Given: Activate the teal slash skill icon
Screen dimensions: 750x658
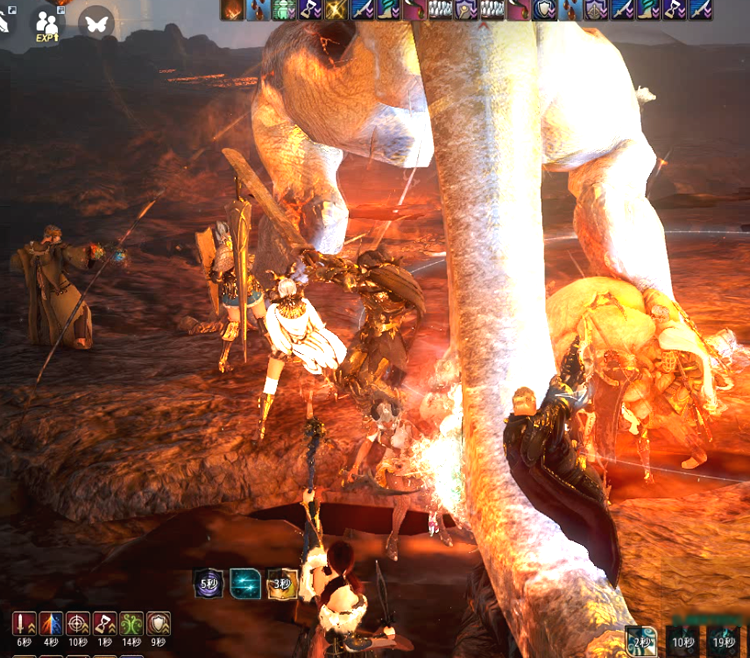Looking at the screenshot, I should tap(245, 583).
